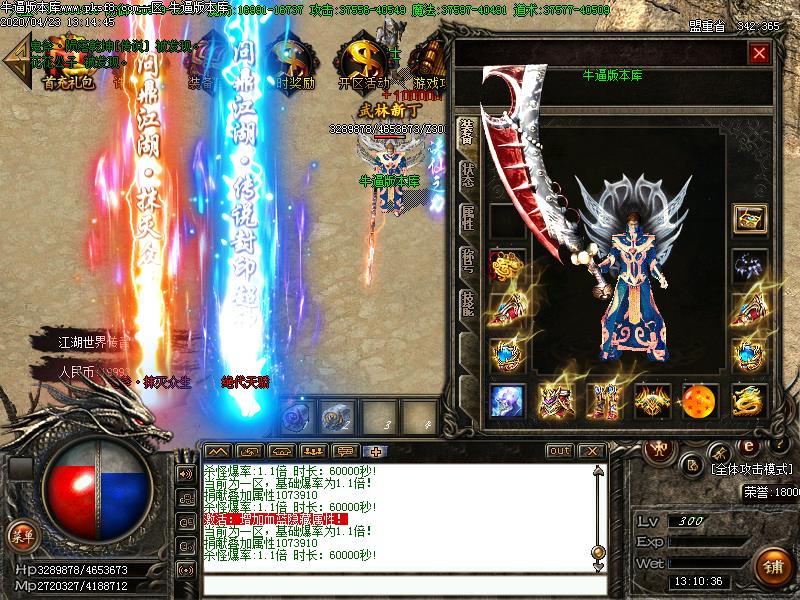
Task: Select the blue skull orb equipment slot
Action: point(507,400)
